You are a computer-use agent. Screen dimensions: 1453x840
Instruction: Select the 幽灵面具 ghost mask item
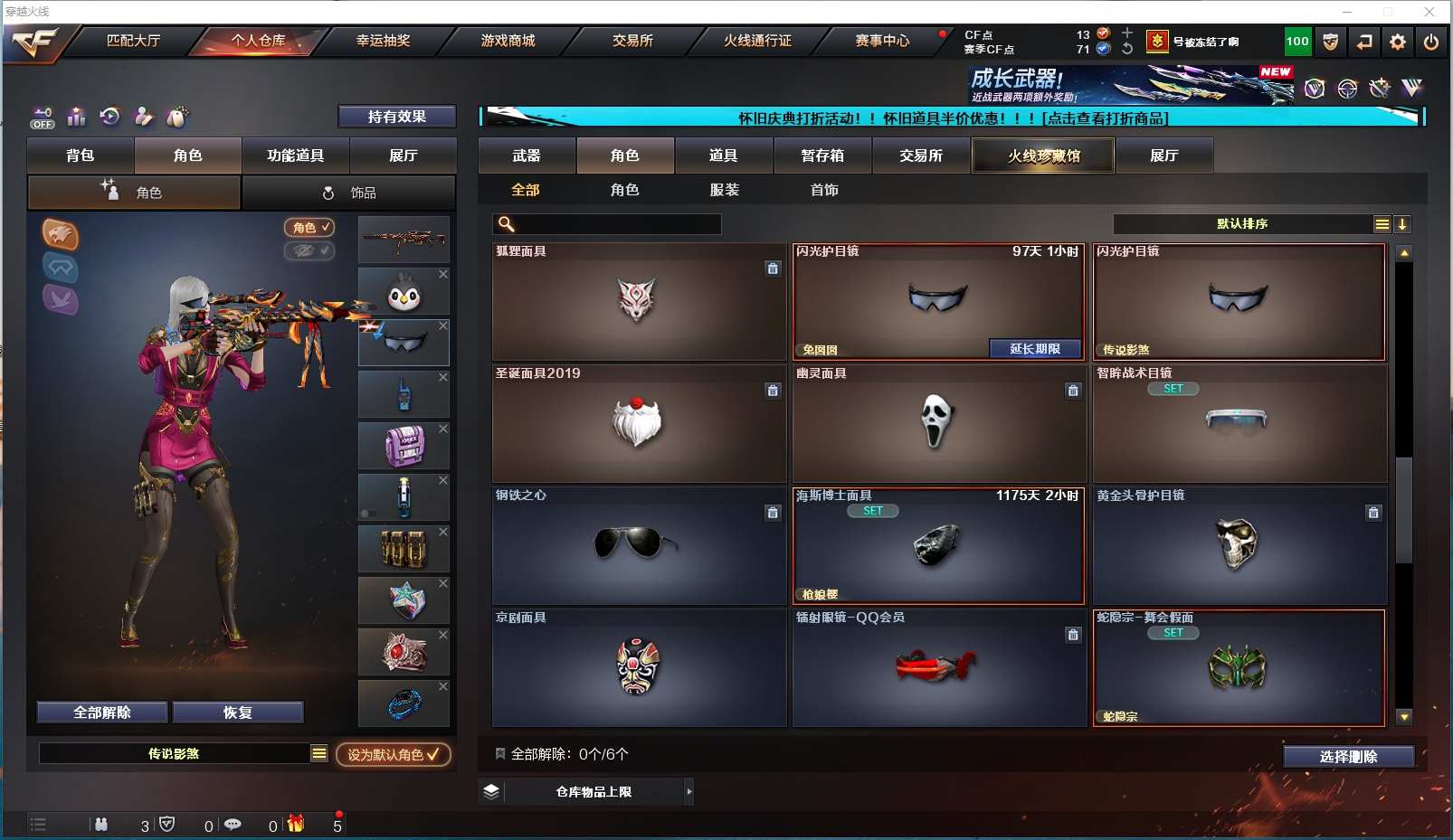[x=938, y=423]
